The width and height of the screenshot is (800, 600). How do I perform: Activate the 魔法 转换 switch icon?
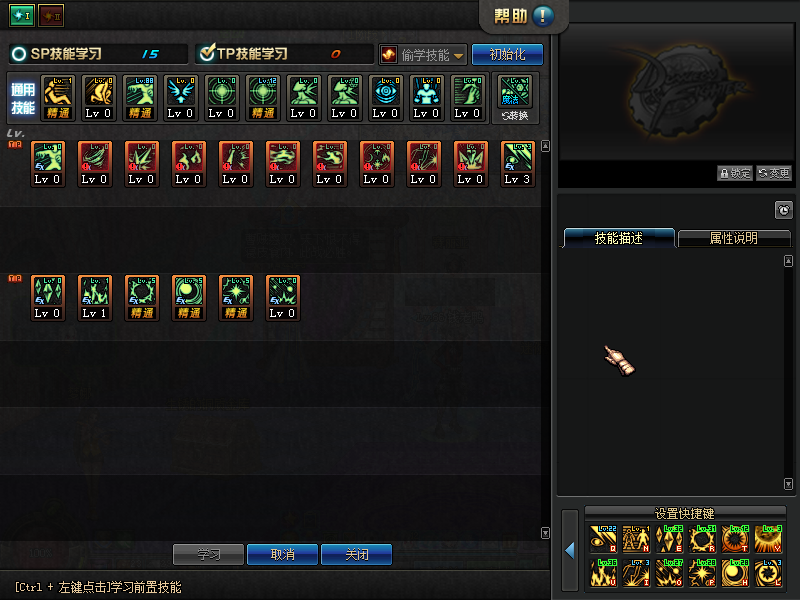pos(515,97)
